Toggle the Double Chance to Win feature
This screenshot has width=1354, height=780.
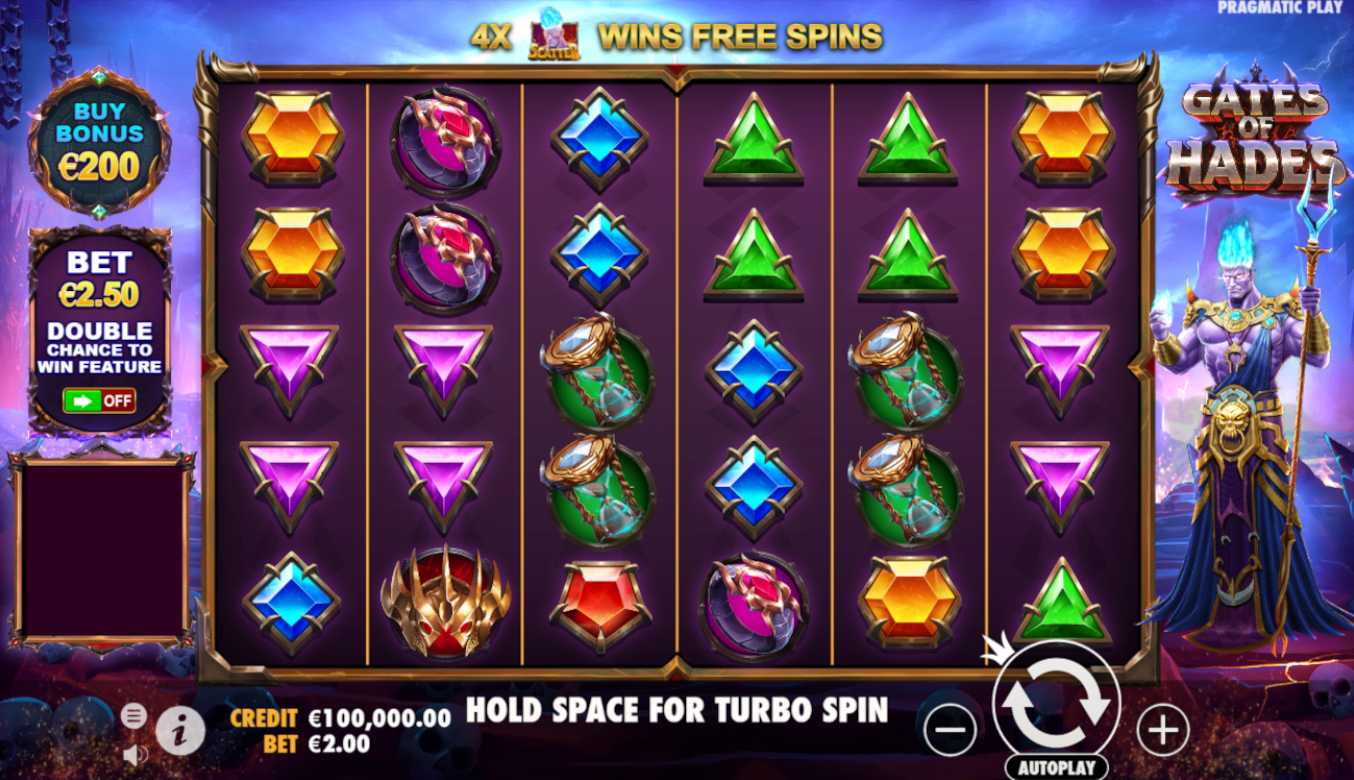pyautogui.click(x=99, y=401)
